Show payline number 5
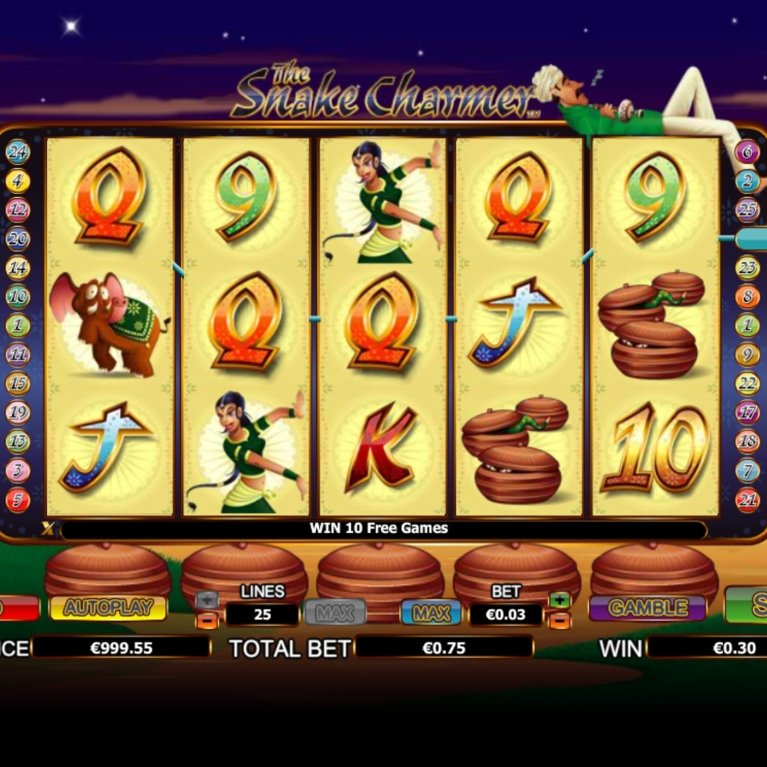Screen dimensions: 767x767 pos(18,499)
